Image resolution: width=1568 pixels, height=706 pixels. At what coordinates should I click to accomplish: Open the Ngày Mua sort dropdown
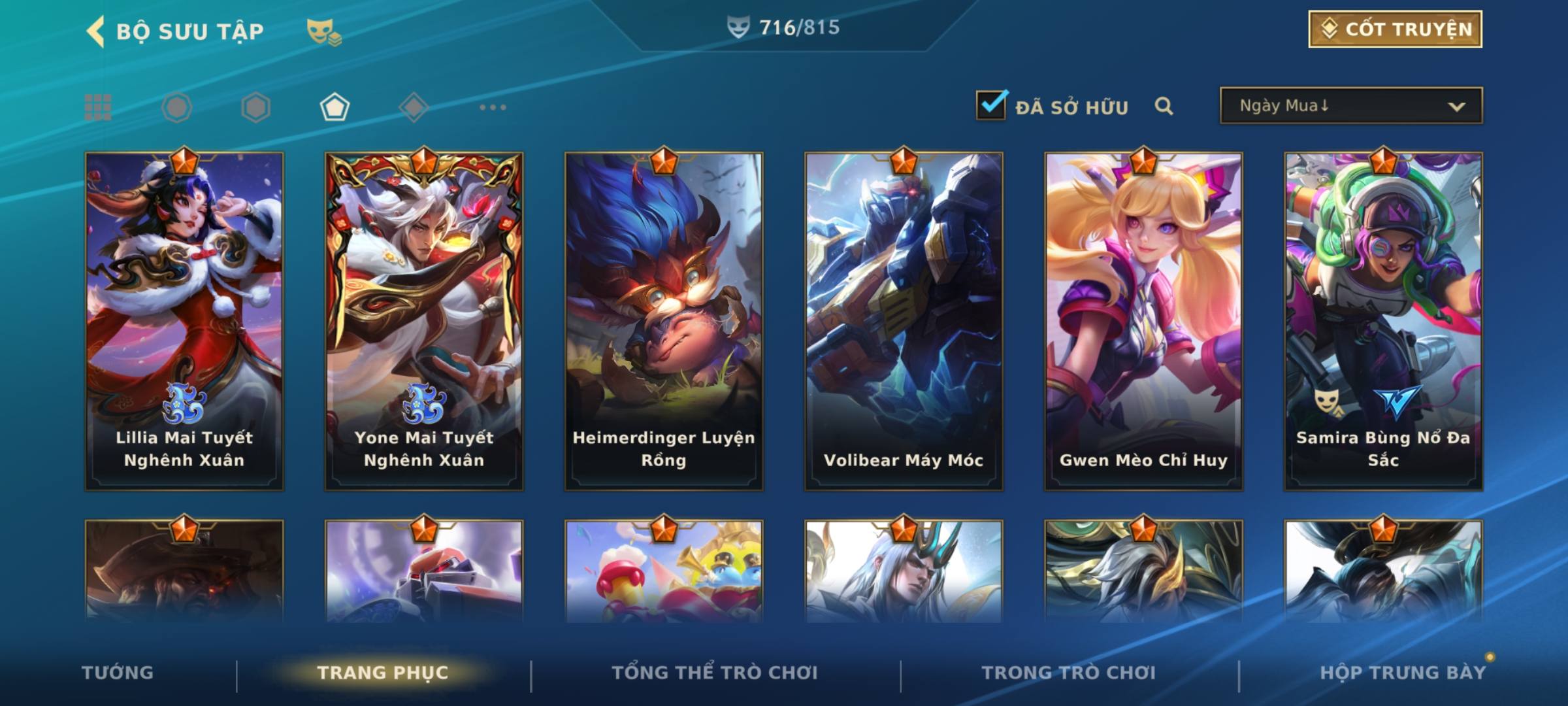[1350, 106]
